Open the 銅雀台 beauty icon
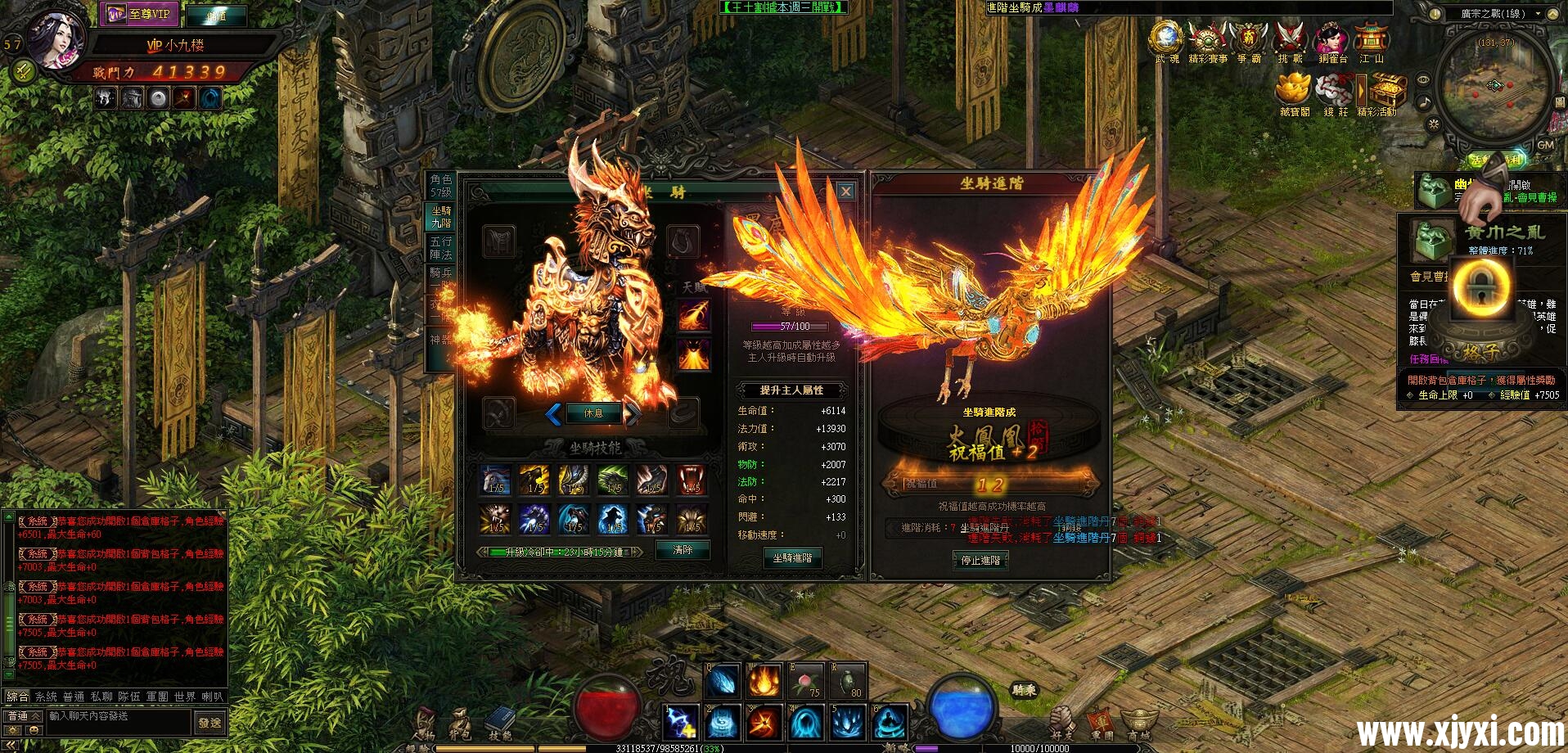 pos(1329,38)
